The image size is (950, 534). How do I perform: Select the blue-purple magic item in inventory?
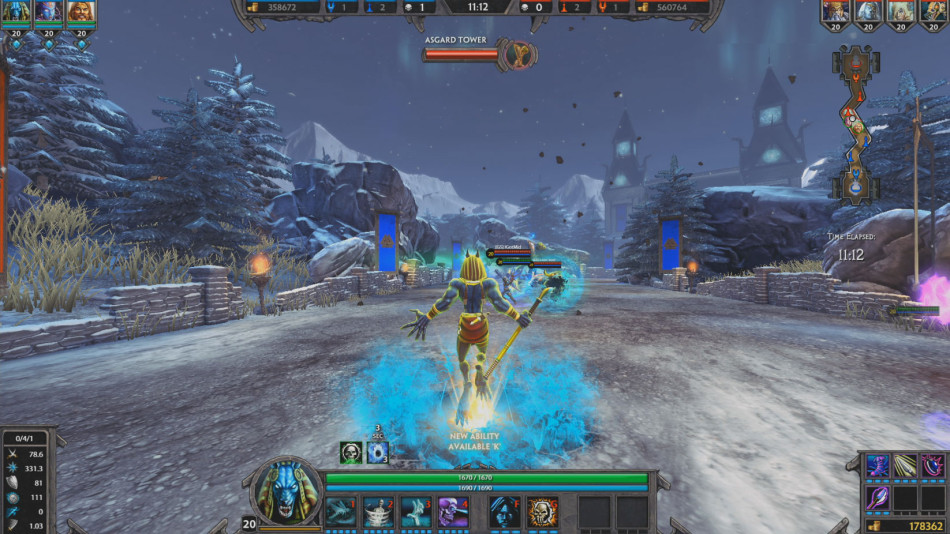(x=877, y=466)
